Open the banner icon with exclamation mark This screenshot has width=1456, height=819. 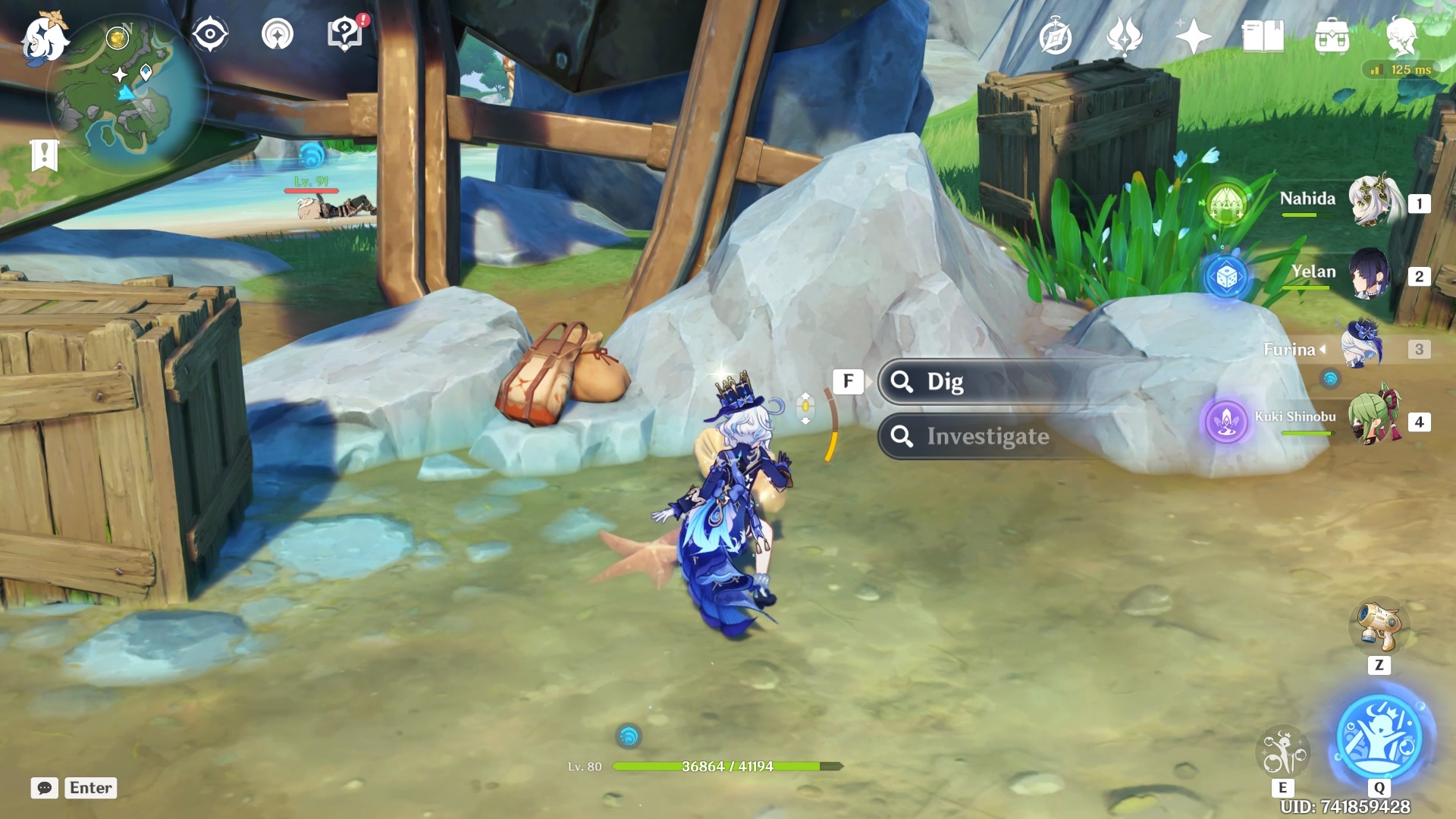tap(44, 155)
